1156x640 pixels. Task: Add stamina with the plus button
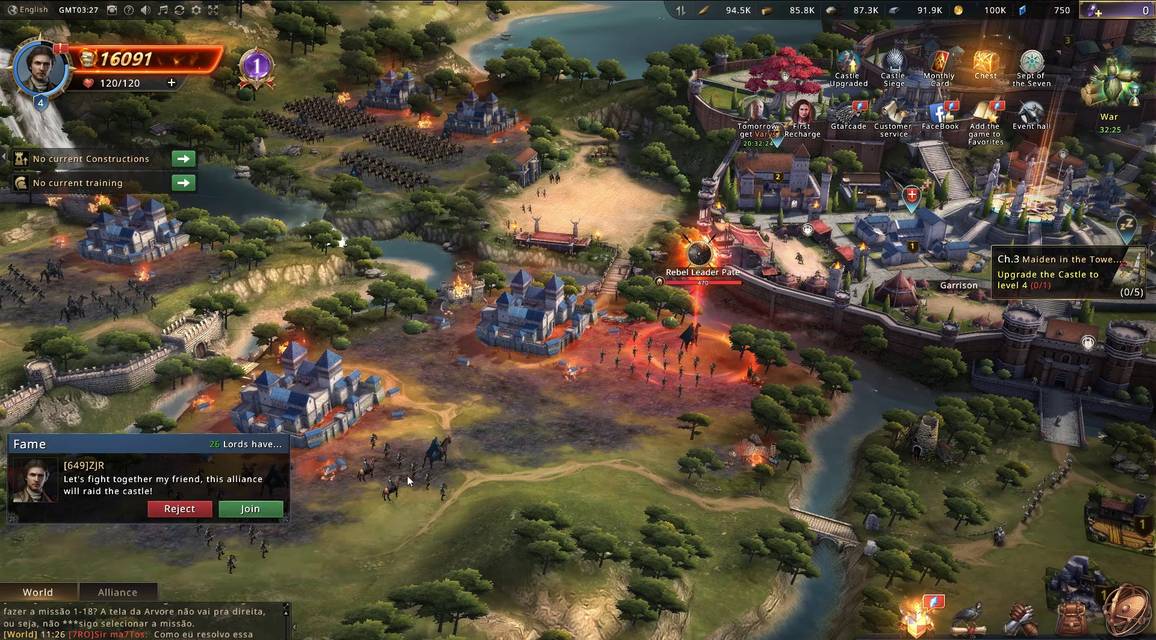coord(171,83)
